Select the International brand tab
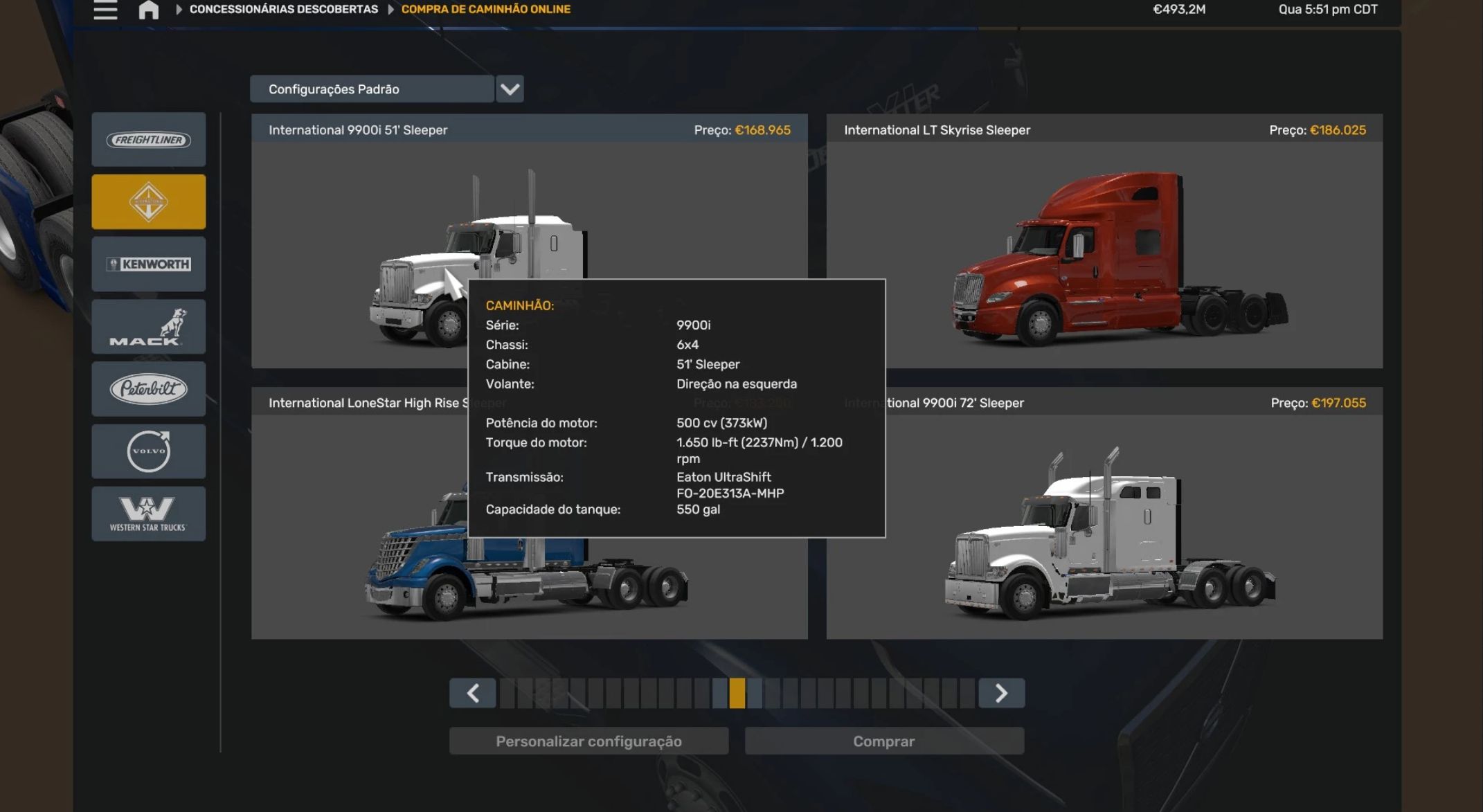 [149, 202]
